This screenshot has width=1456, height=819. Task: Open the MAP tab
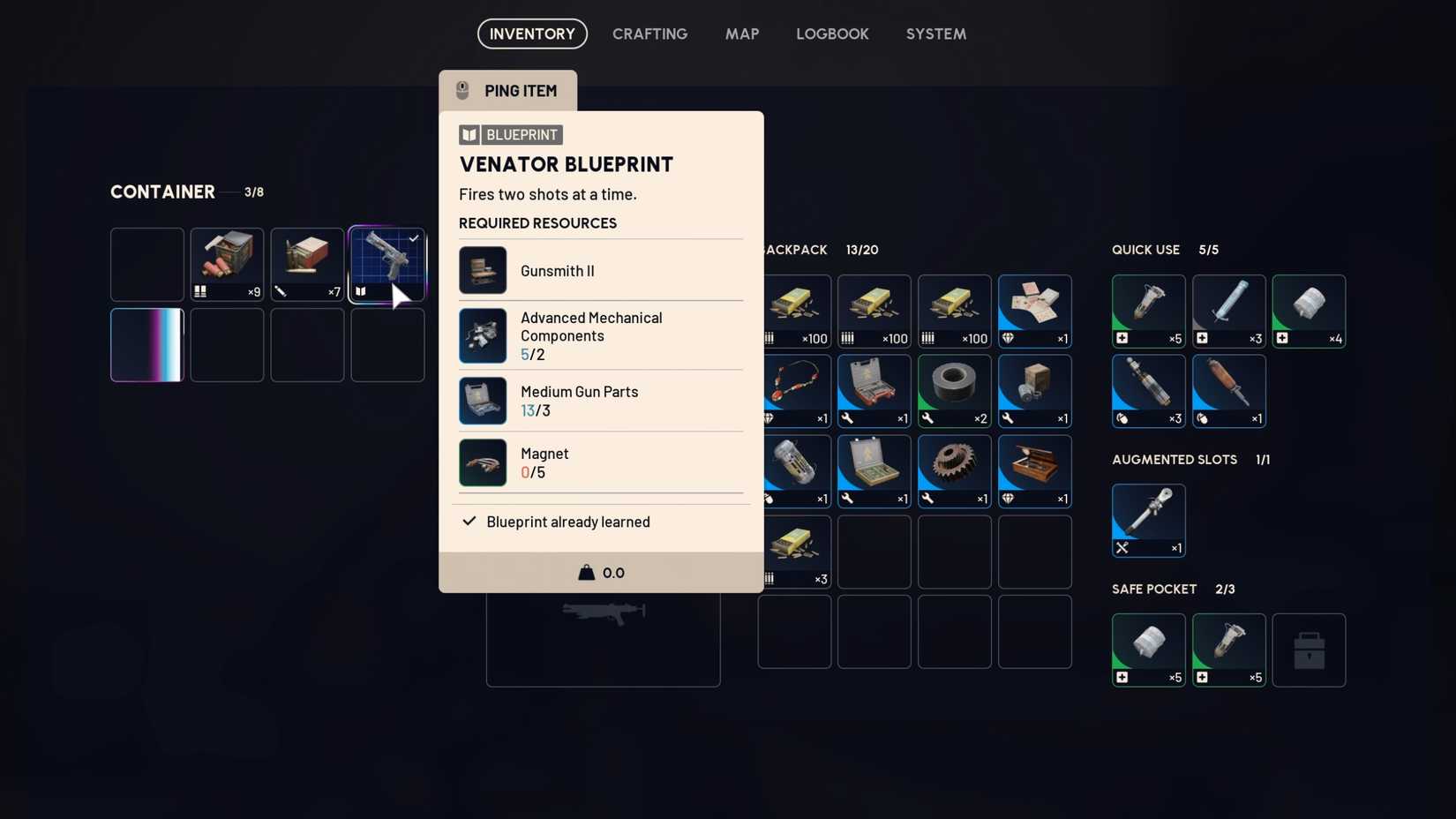tap(742, 34)
